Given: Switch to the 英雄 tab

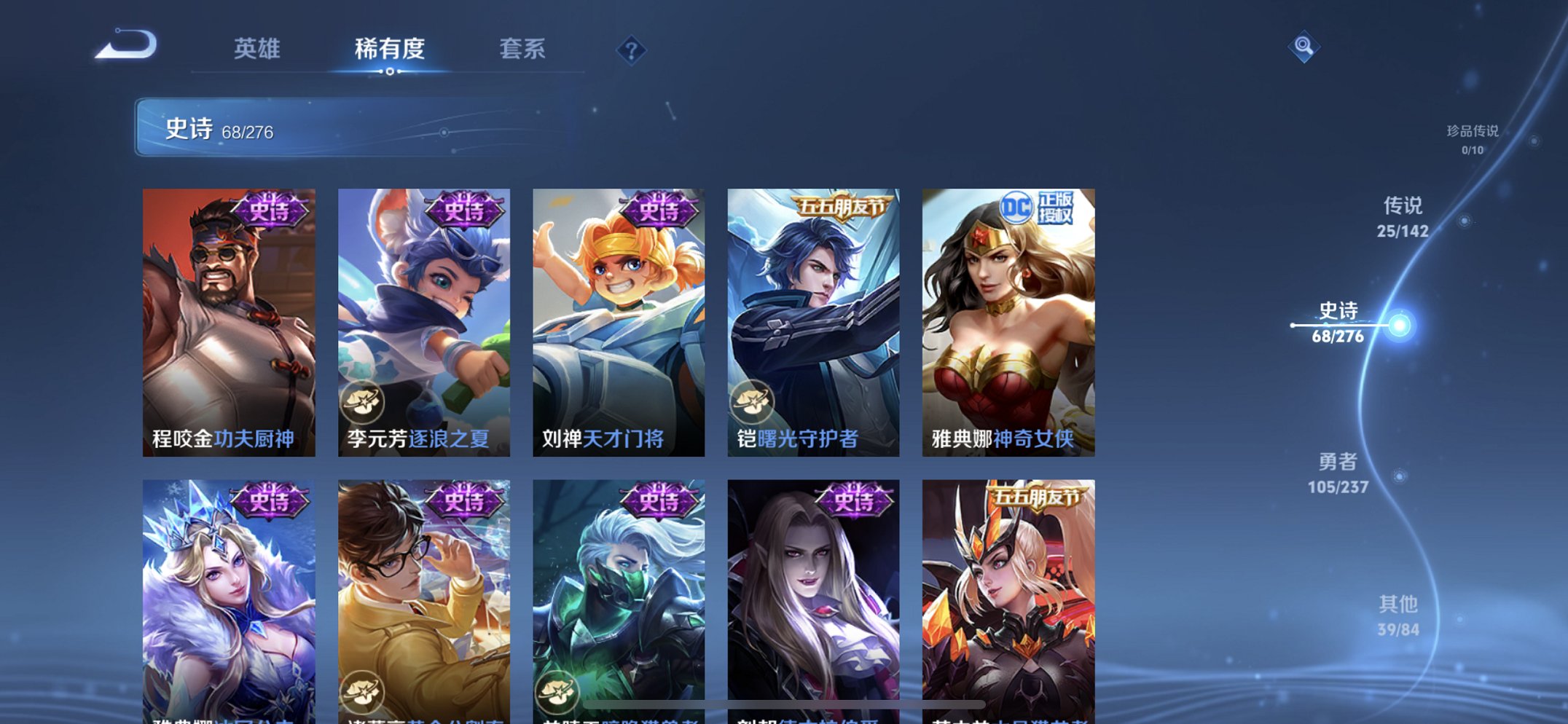Looking at the screenshot, I should tap(259, 49).
